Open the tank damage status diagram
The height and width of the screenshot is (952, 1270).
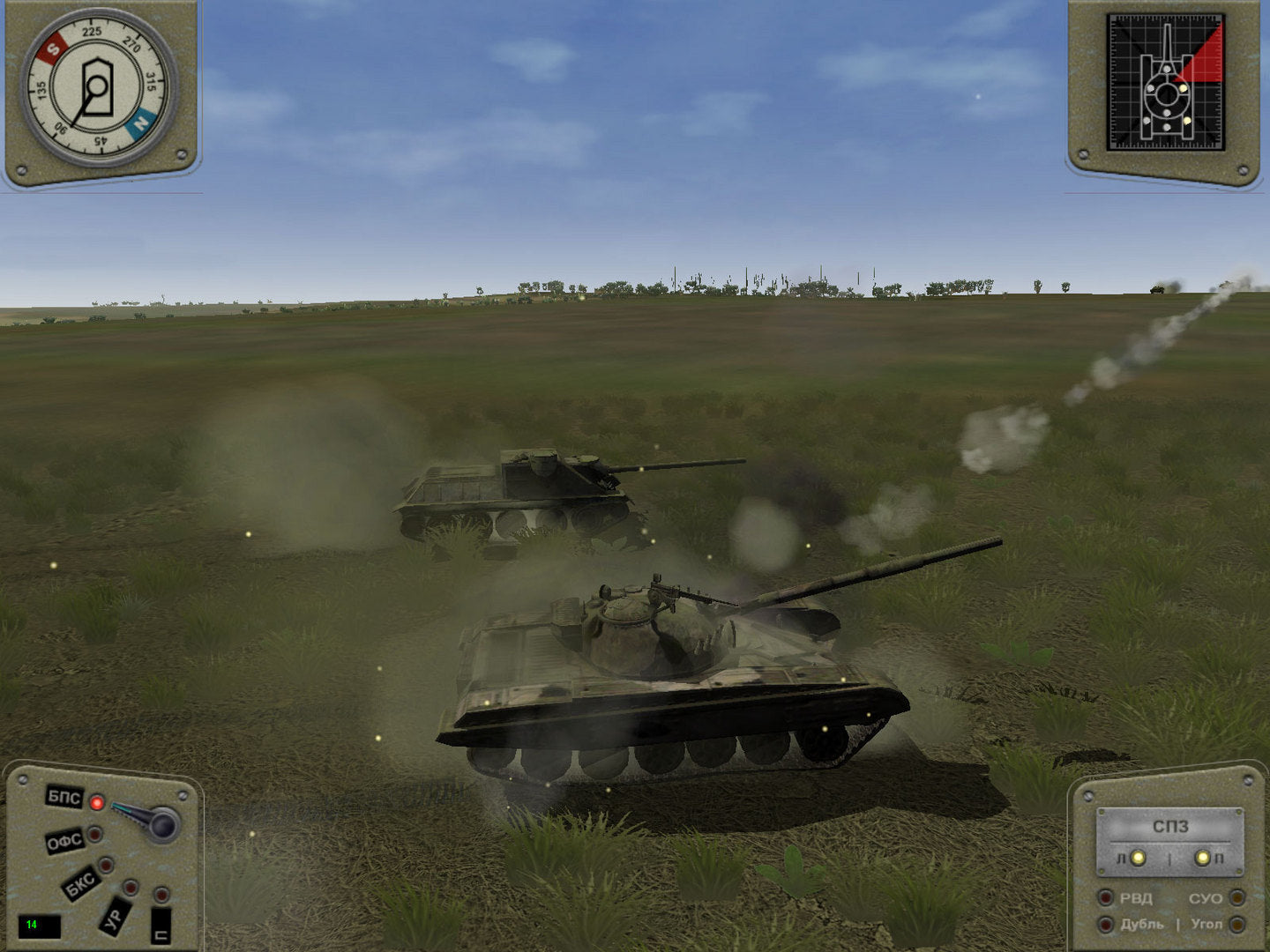pos(1166,84)
